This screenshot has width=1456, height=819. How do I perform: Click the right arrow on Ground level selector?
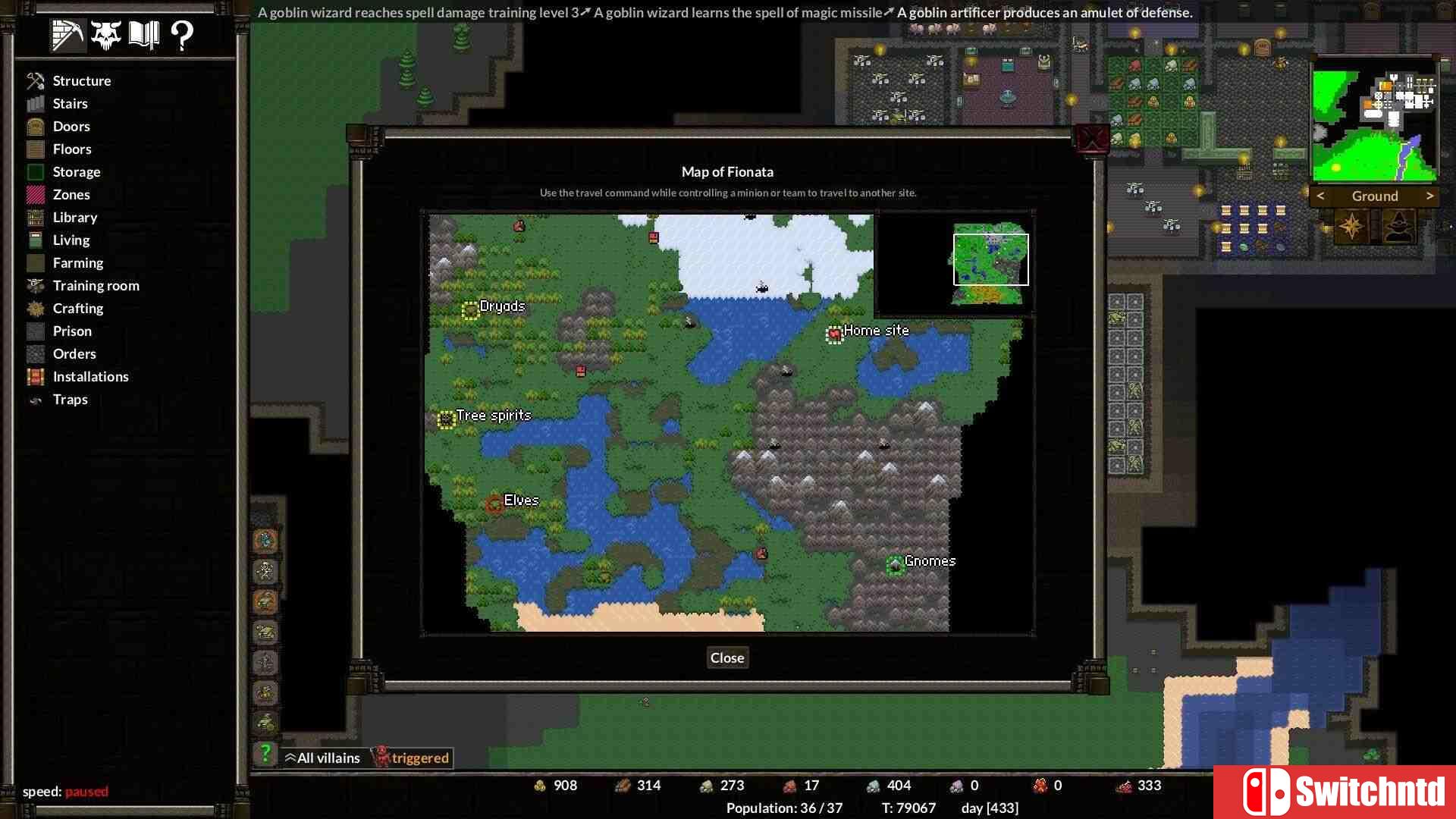pyautogui.click(x=1430, y=196)
